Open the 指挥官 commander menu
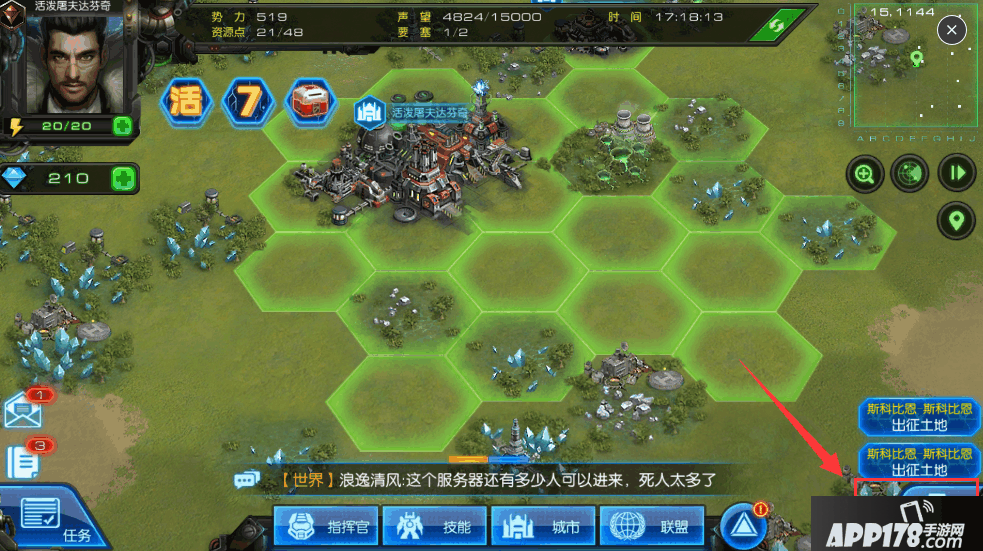This screenshot has height=551, width=983. [x=327, y=526]
